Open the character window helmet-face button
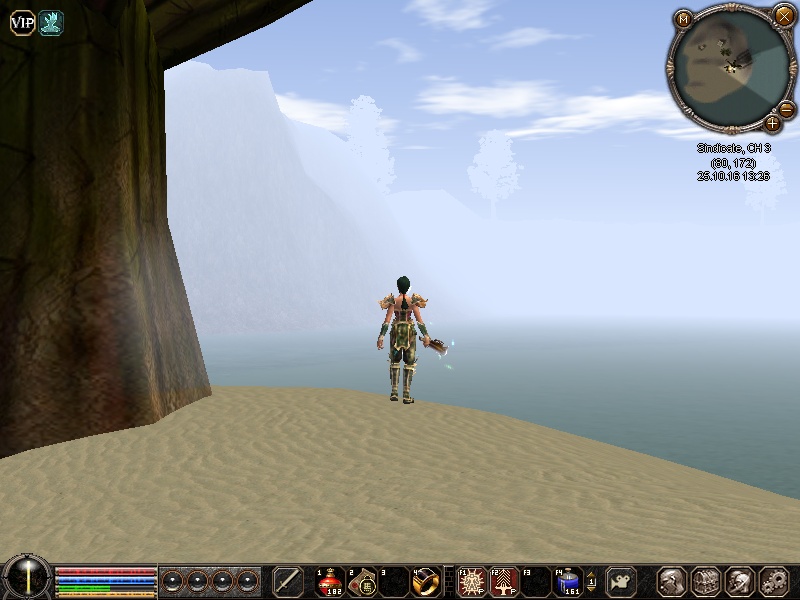Image resolution: width=800 pixels, height=600 pixels. 671,581
